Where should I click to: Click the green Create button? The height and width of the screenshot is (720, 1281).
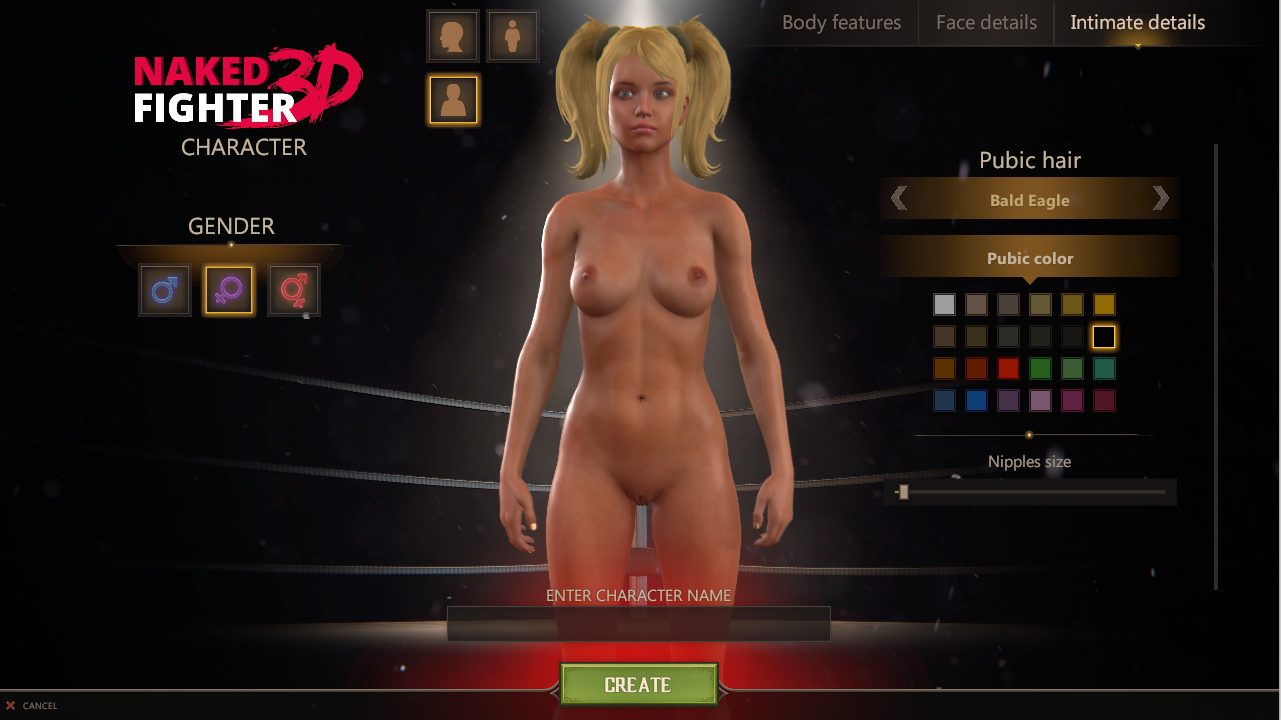pyautogui.click(x=638, y=685)
